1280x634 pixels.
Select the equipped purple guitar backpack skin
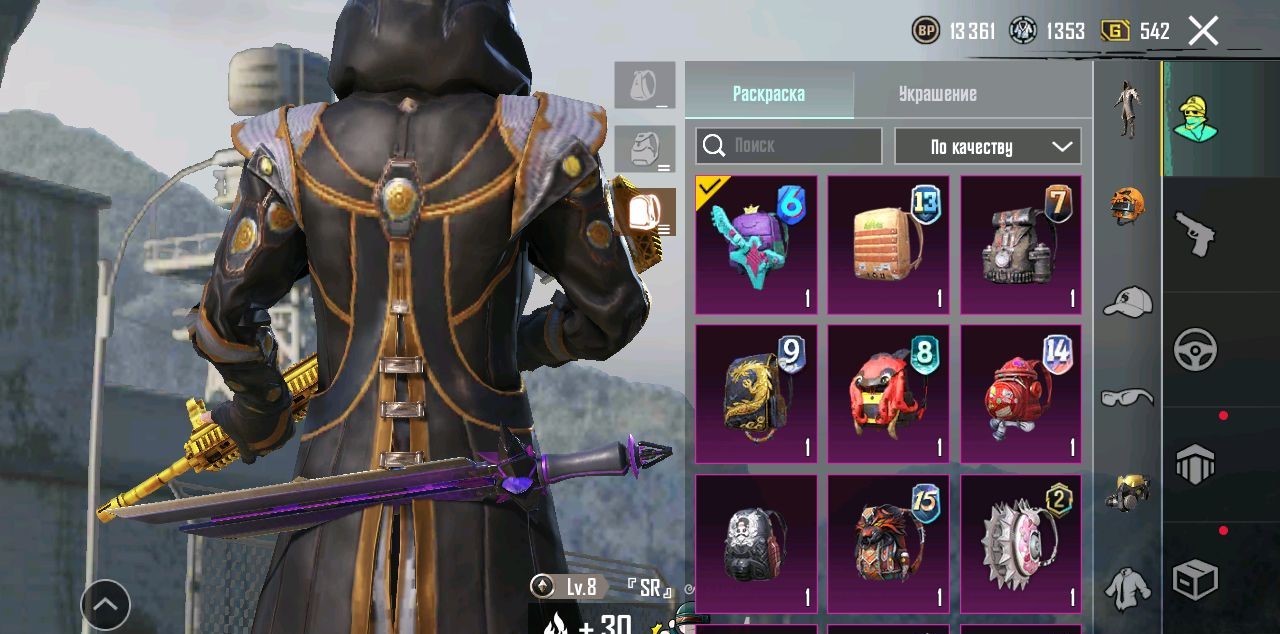tap(756, 245)
